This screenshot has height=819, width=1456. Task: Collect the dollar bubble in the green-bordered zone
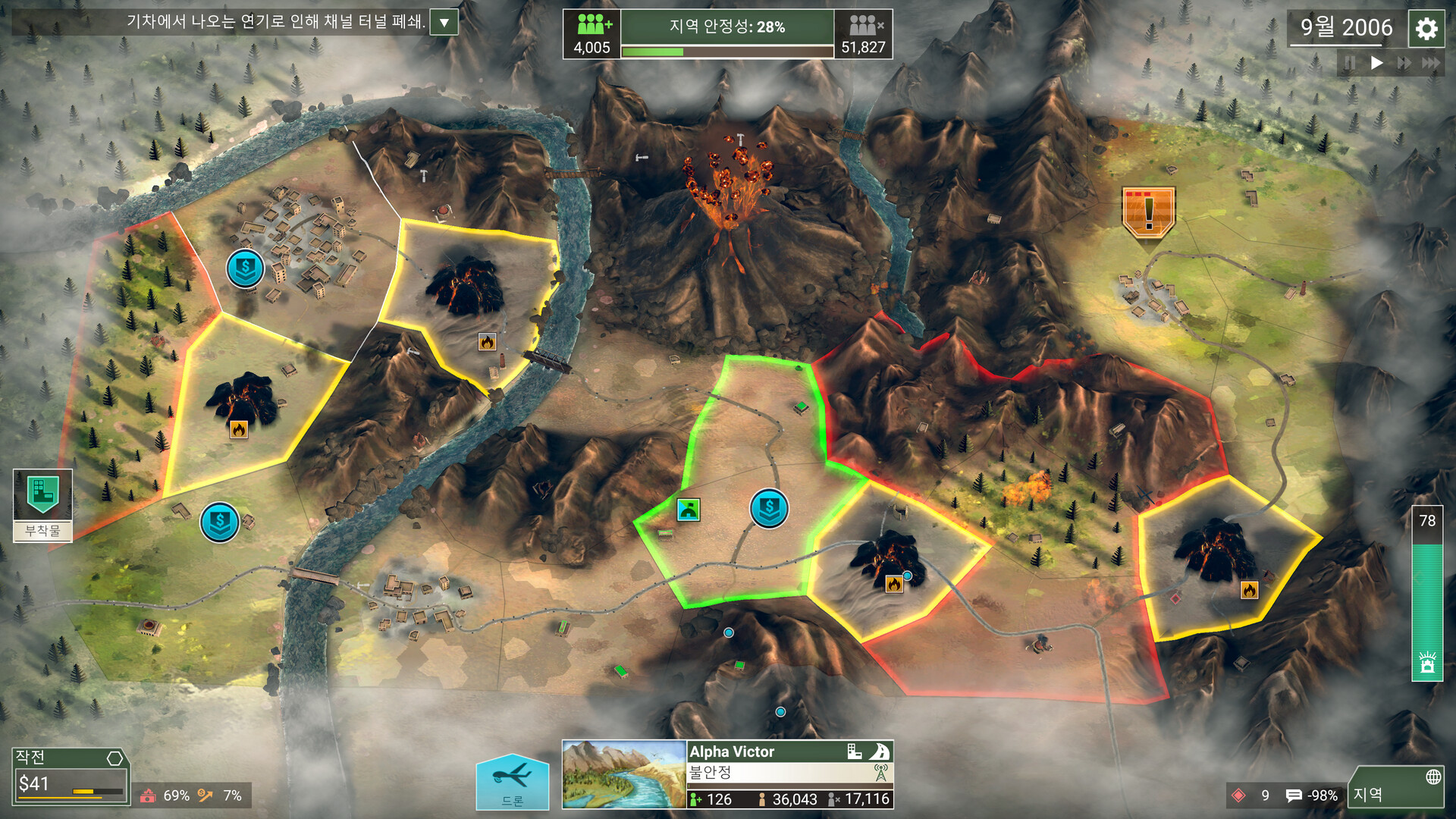point(769,508)
